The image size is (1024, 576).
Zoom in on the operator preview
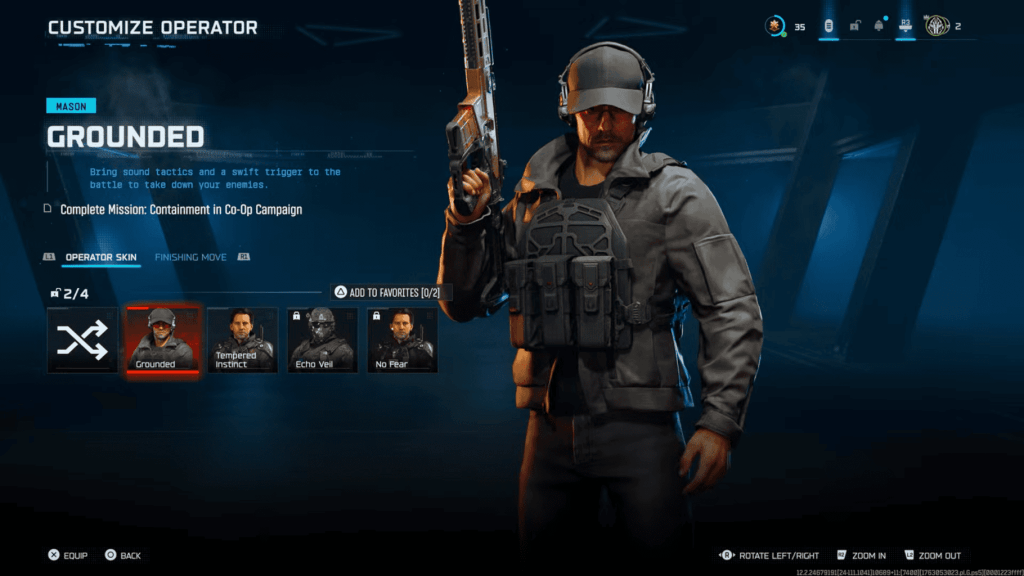coord(861,555)
